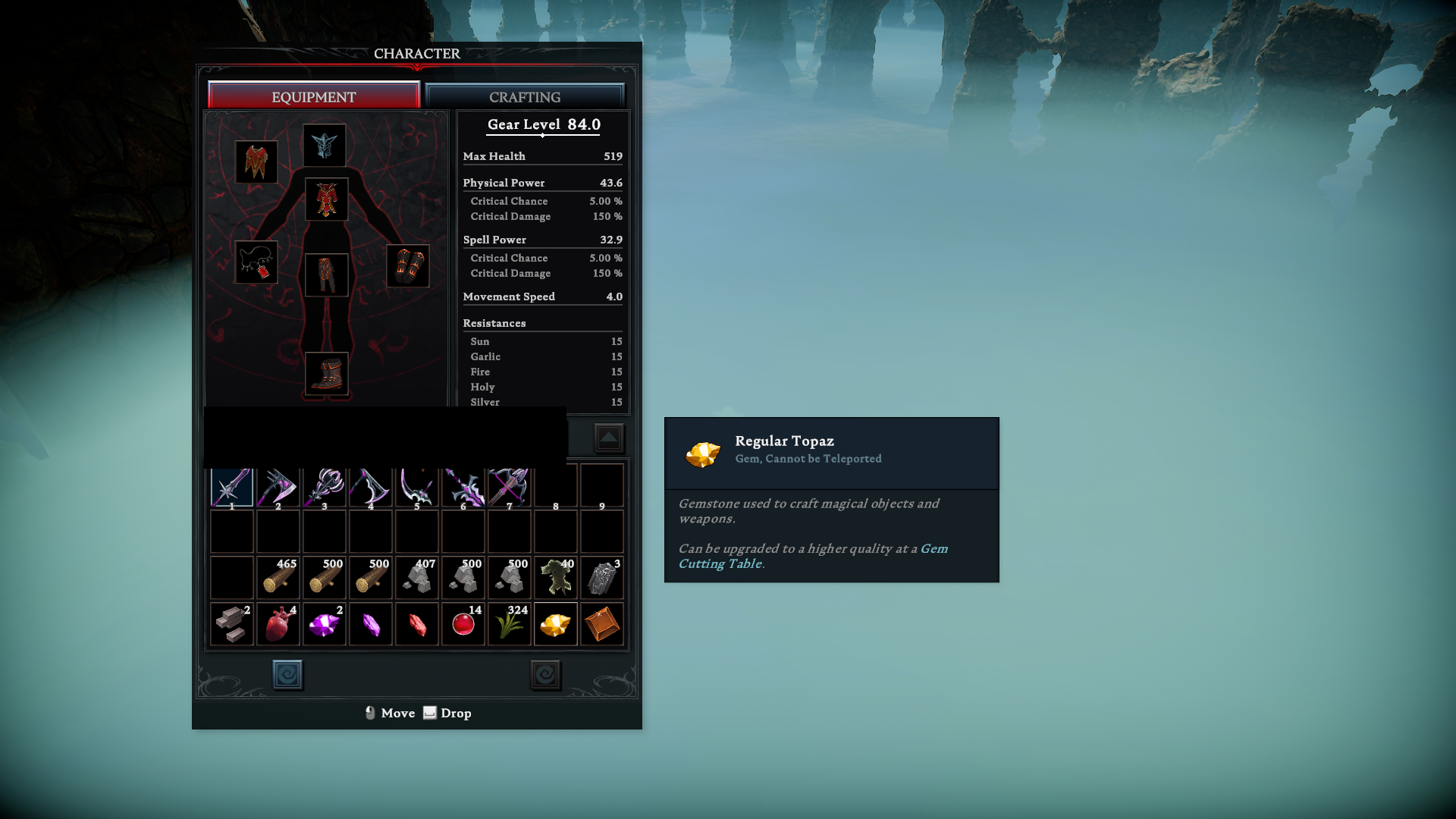Viewport: 1456px width, 819px height.
Task: Select the red orb stack of 14
Action: [463, 624]
